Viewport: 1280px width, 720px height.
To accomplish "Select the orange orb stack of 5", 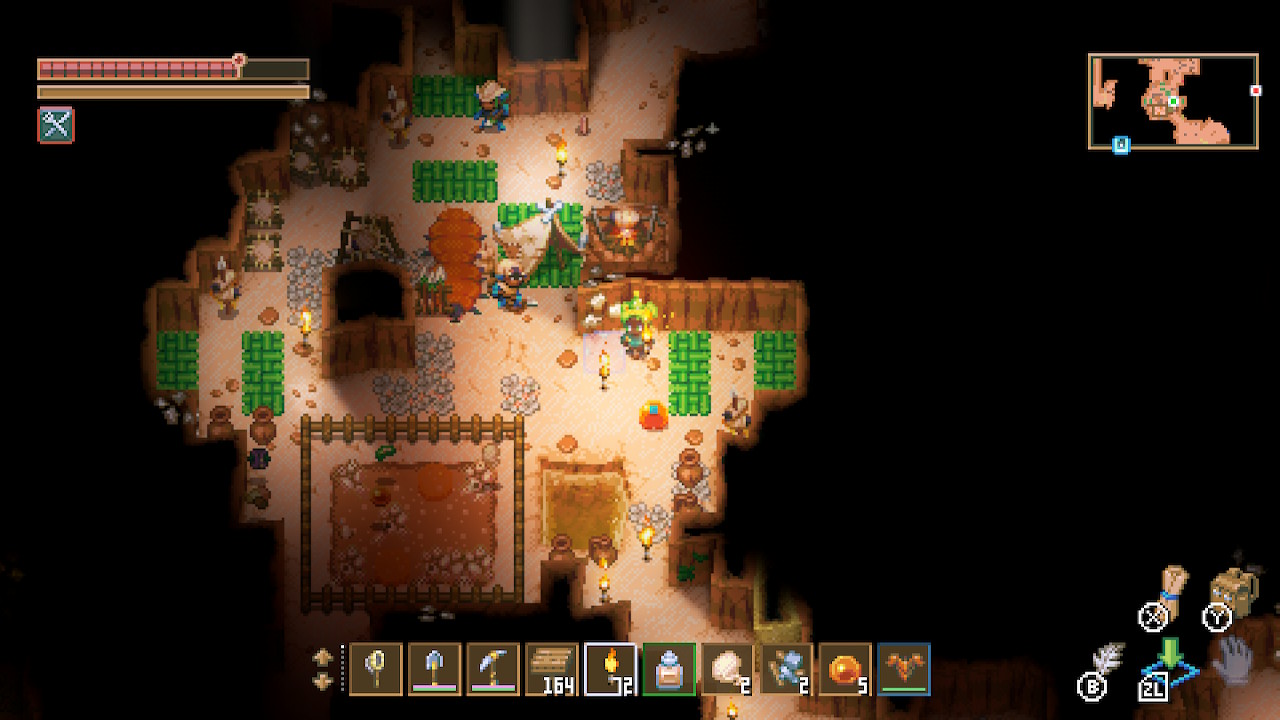I will (x=845, y=668).
